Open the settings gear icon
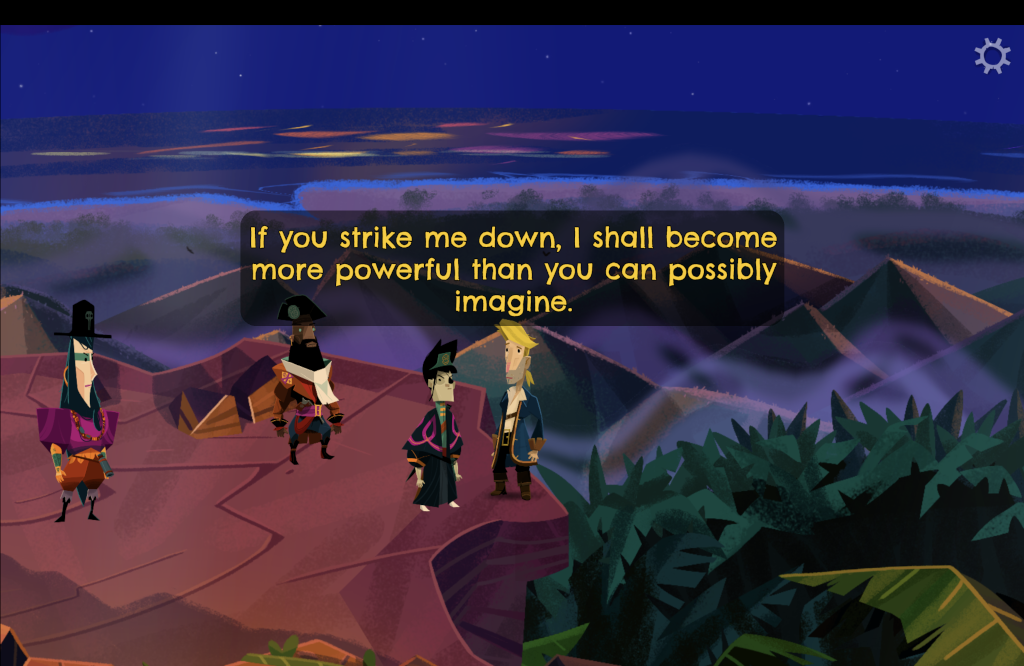 pos(992,56)
